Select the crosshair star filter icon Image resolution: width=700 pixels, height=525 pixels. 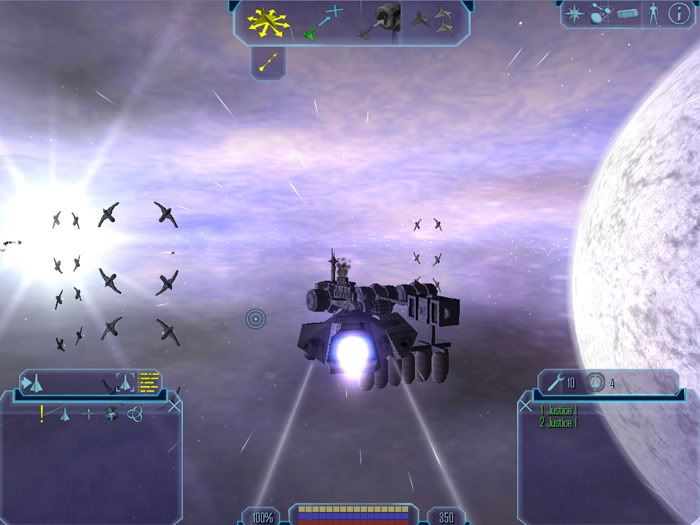click(x=90, y=414)
